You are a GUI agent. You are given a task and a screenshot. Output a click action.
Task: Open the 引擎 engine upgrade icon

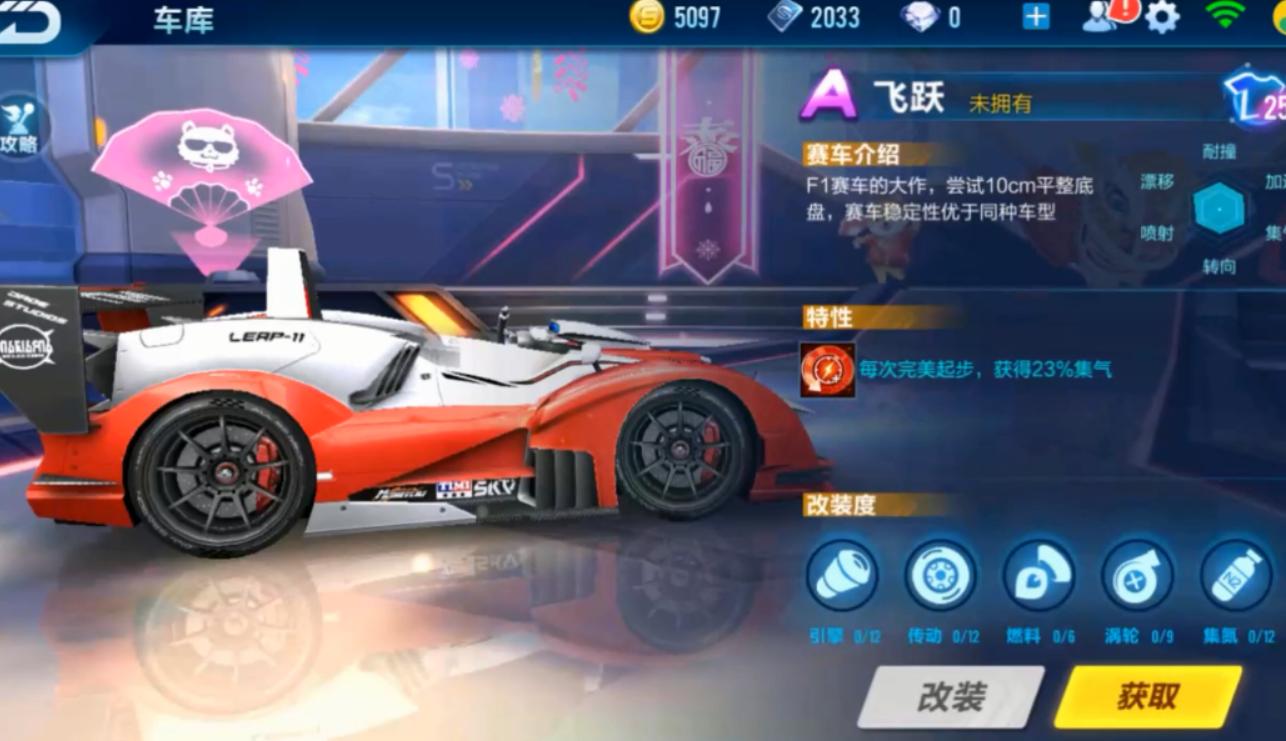coord(843,578)
